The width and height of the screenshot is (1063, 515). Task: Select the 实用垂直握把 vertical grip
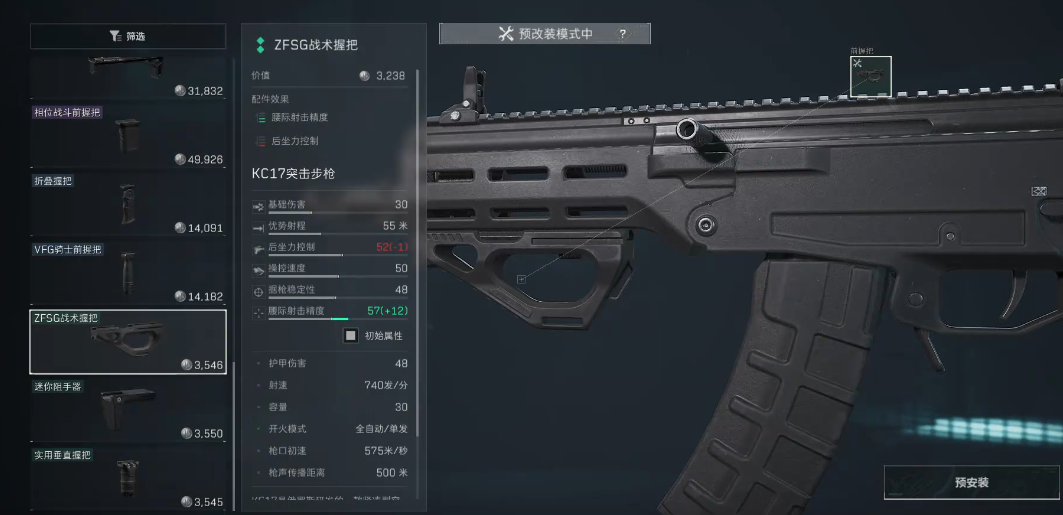pyautogui.click(x=128, y=478)
